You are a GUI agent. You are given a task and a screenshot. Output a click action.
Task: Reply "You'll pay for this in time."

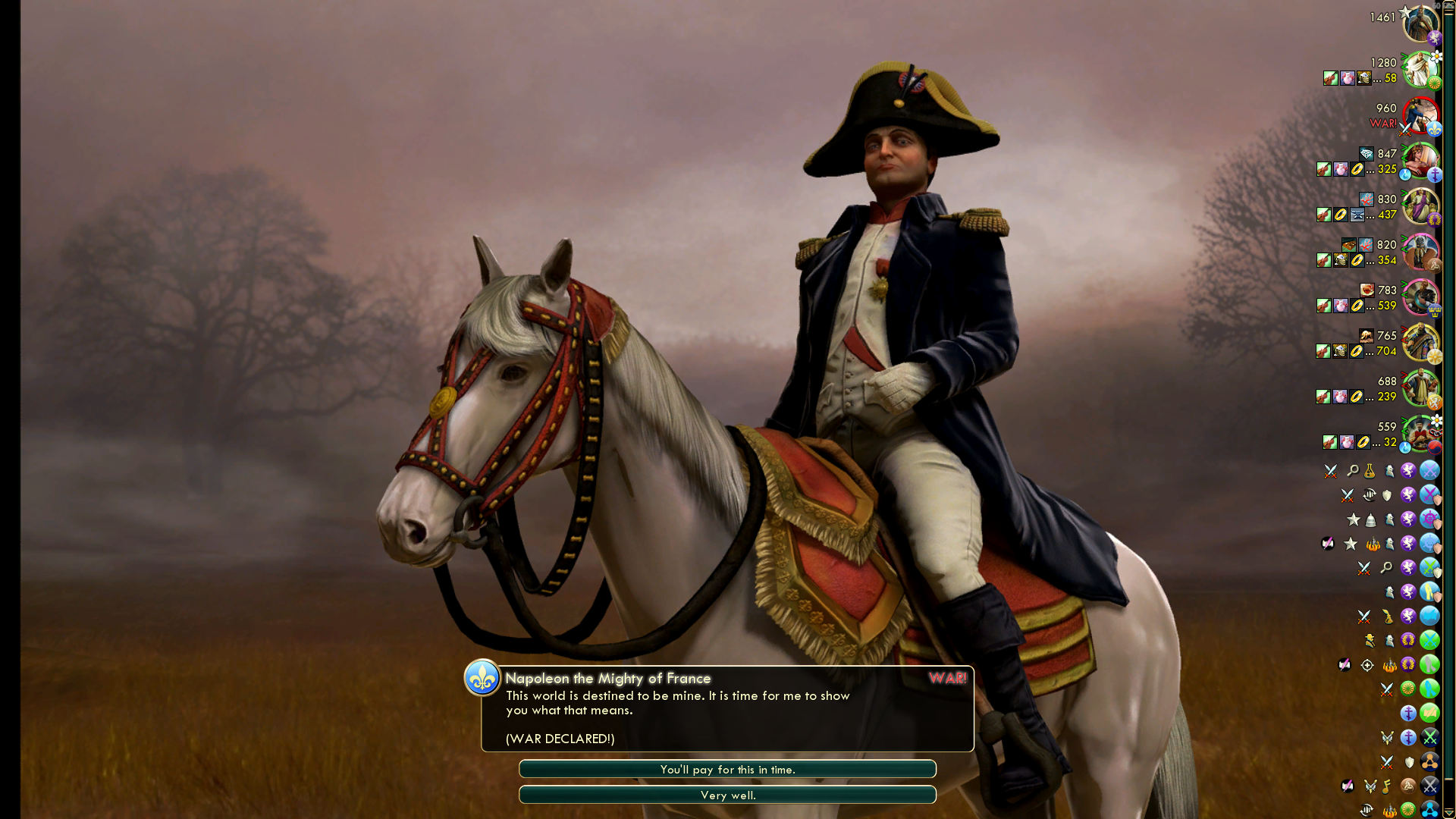[727, 769]
